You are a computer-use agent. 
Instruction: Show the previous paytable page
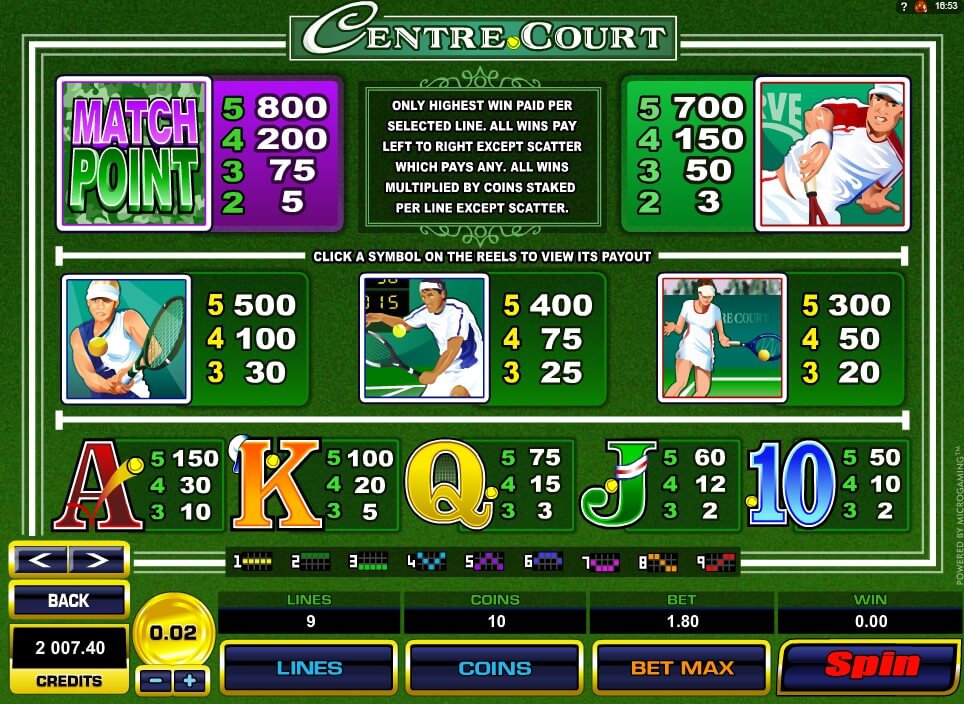(x=41, y=559)
